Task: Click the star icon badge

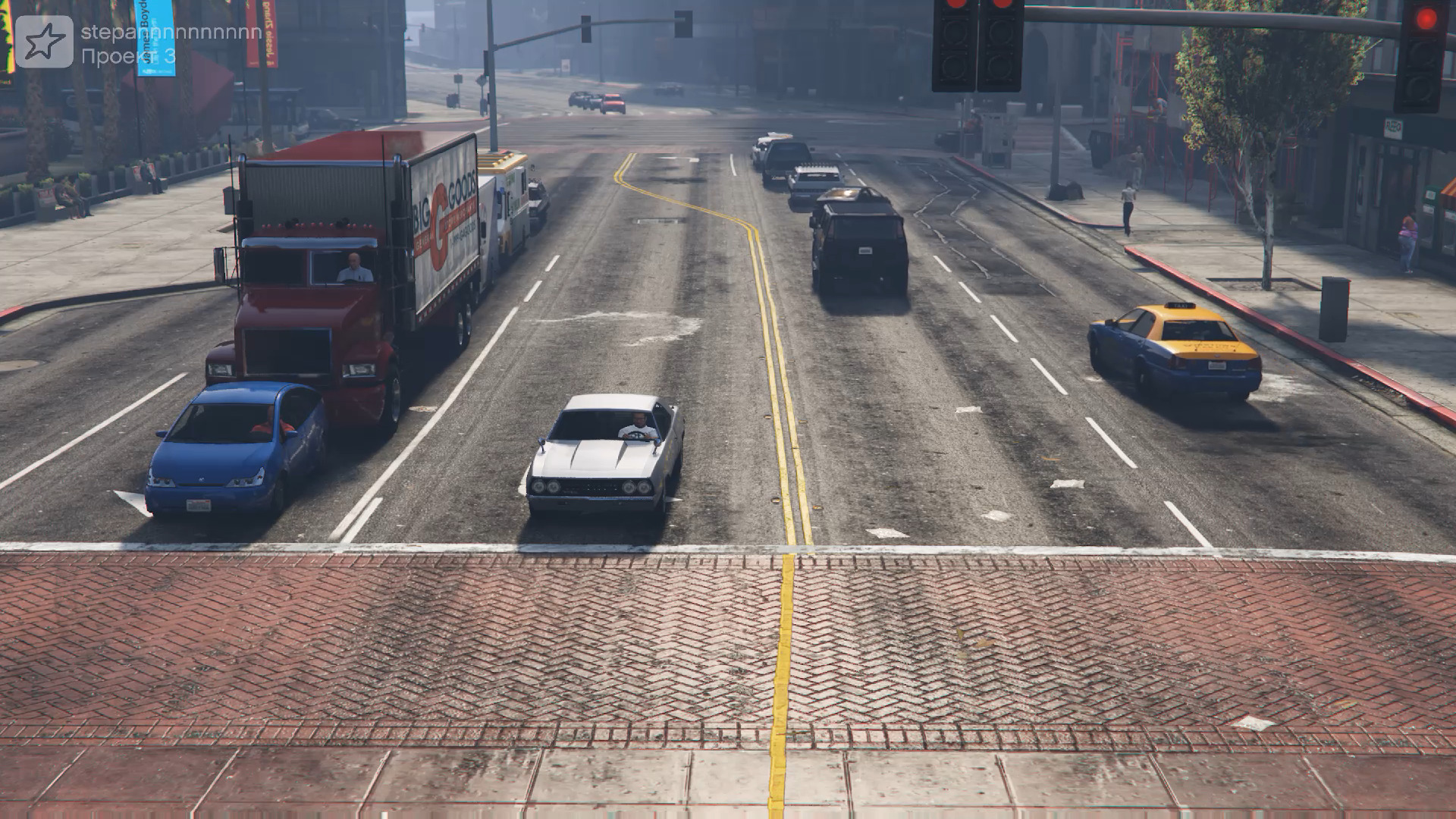Action: click(44, 42)
